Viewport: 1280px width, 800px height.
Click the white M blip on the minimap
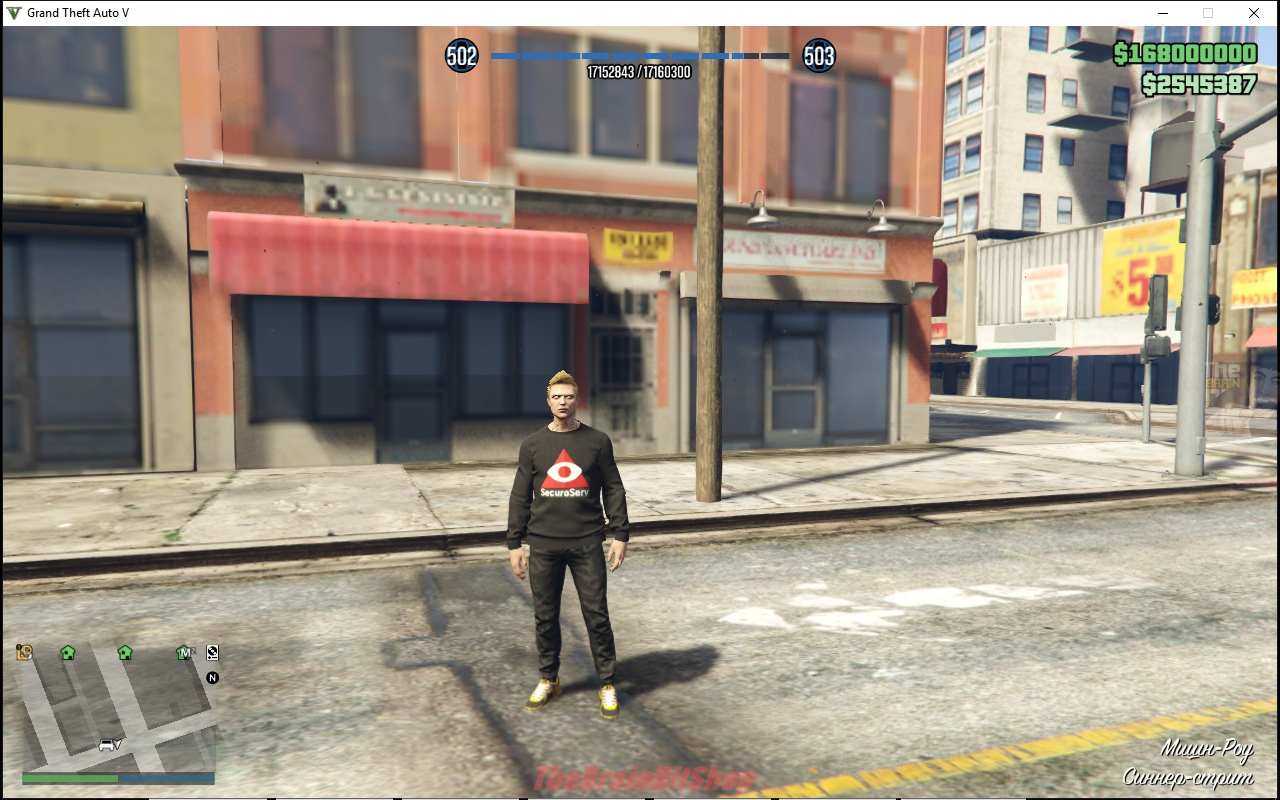click(184, 653)
